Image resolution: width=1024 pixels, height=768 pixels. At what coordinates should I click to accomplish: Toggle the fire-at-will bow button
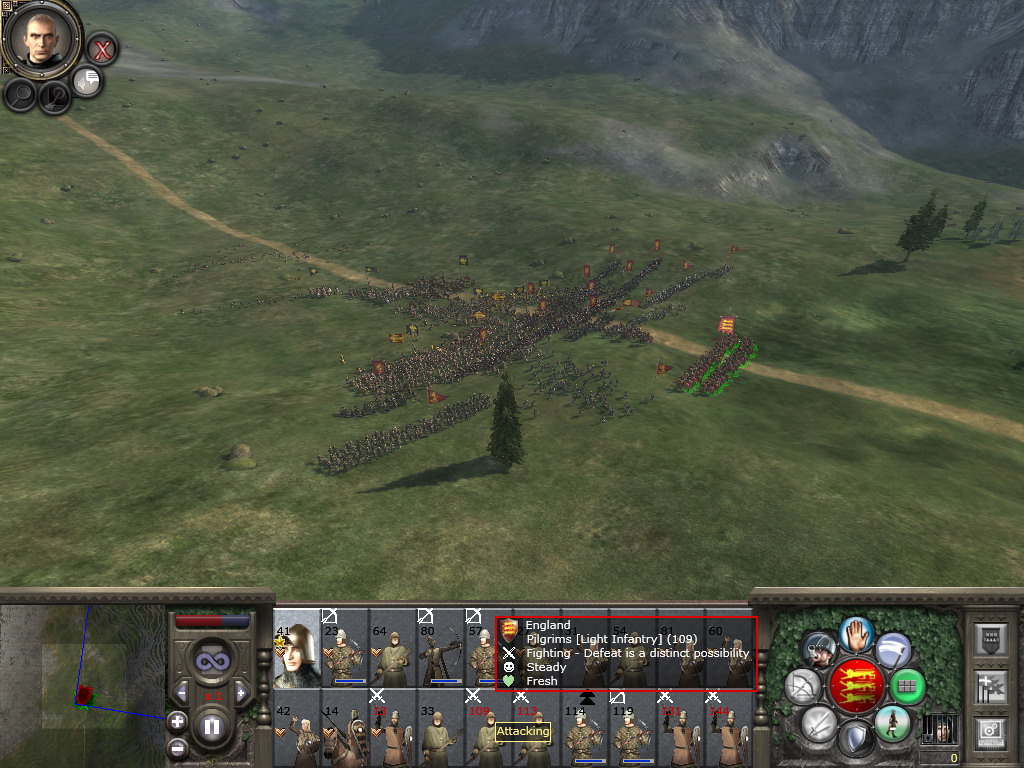(802, 686)
